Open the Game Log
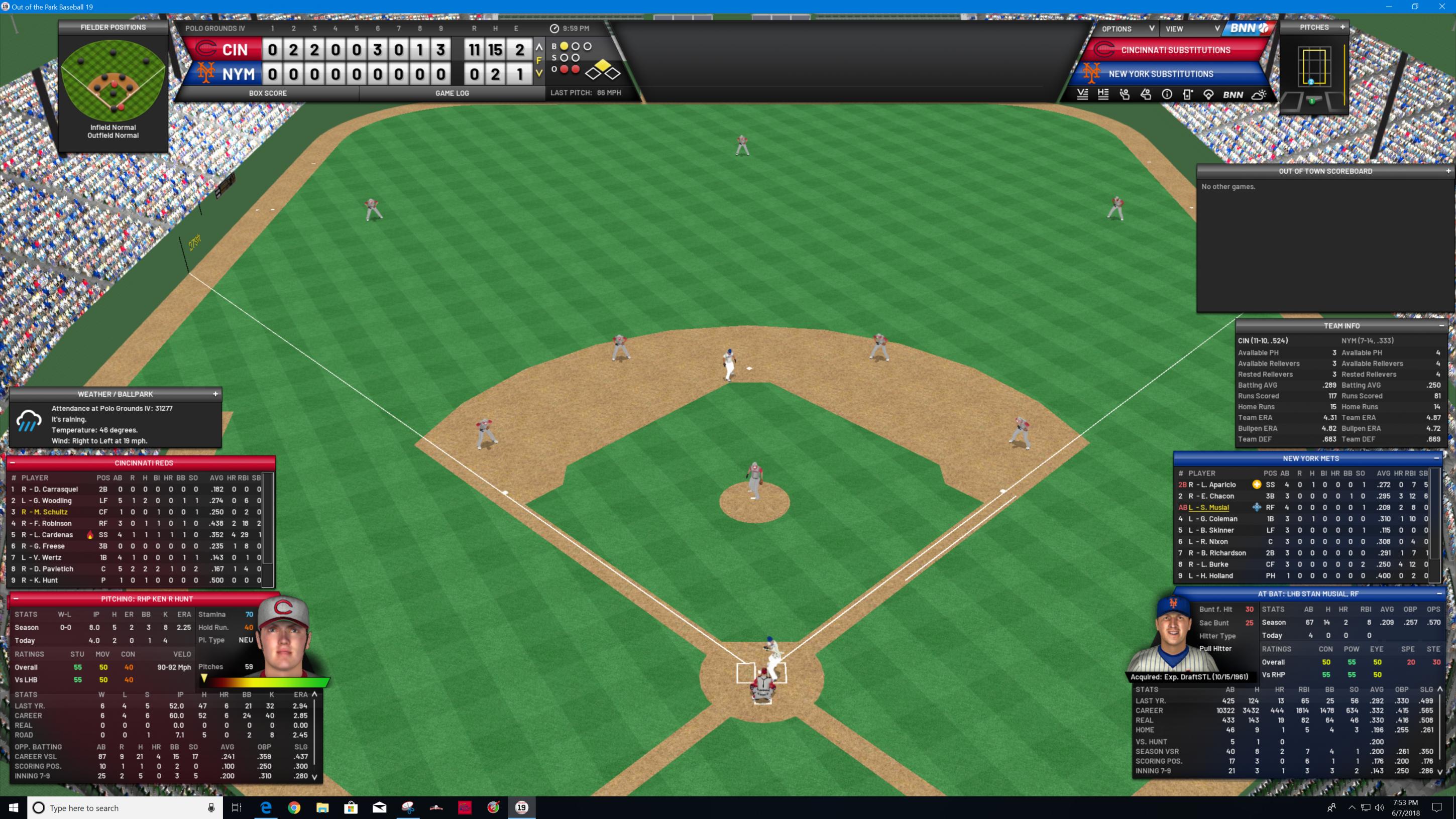 [x=452, y=93]
